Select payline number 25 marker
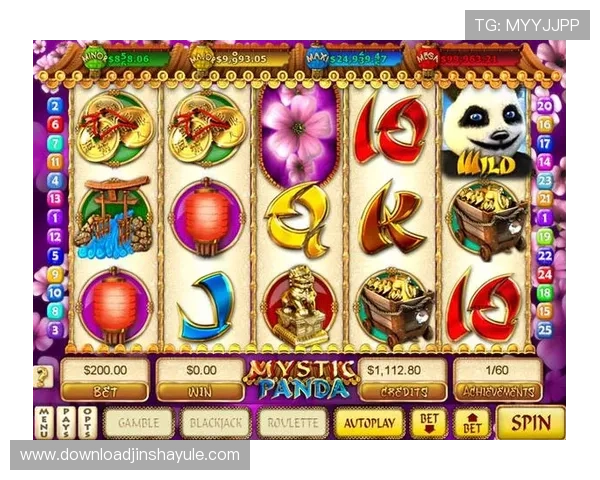Image resolution: width=600 pixels, height=480 pixels. [545, 329]
